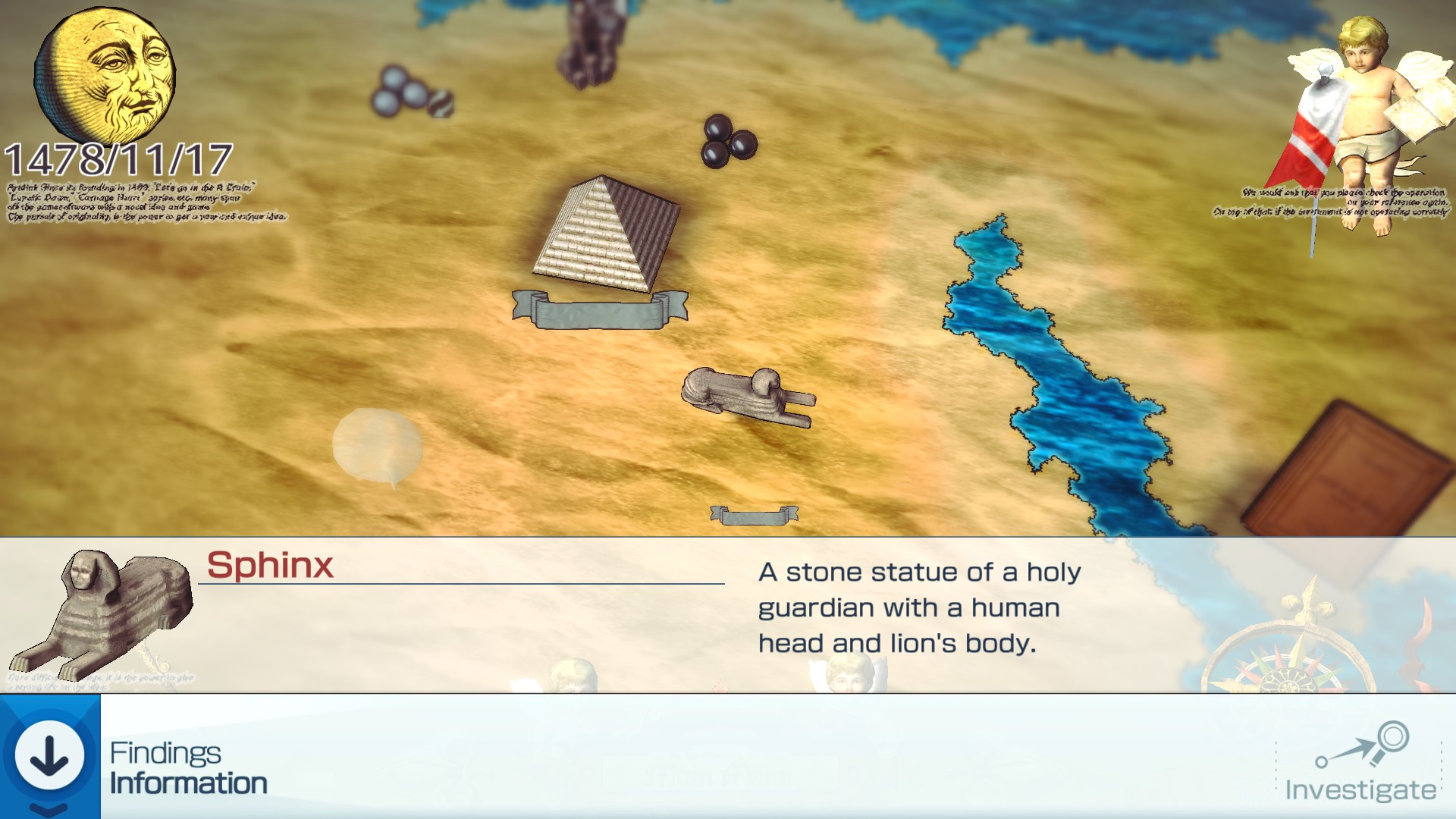Click the small banner near the lake
The width and height of the screenshot is (1456, 819).
(x=755, y=516)
